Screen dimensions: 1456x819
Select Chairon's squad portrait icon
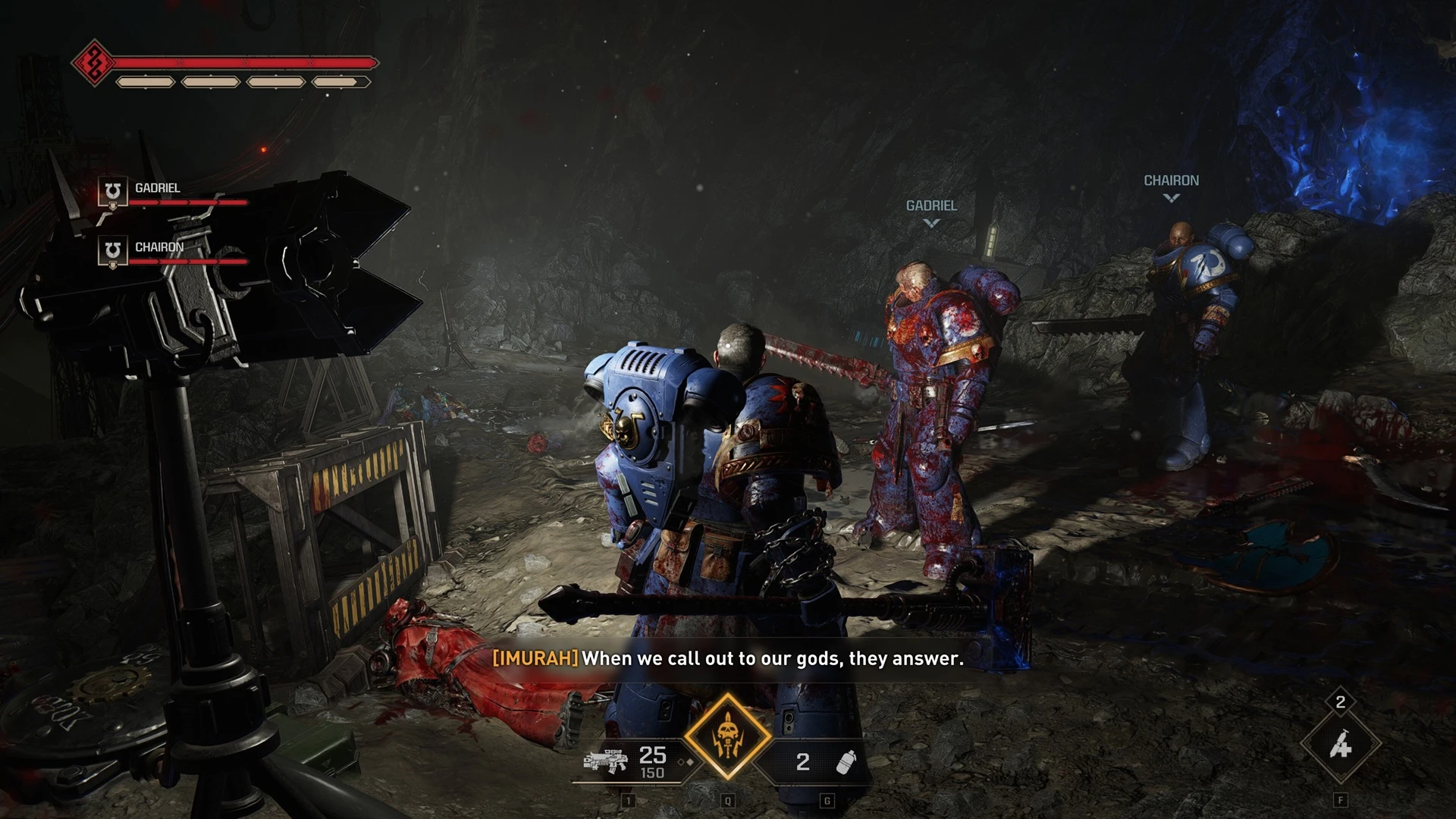pyautogui.click(x=112, y=250)
